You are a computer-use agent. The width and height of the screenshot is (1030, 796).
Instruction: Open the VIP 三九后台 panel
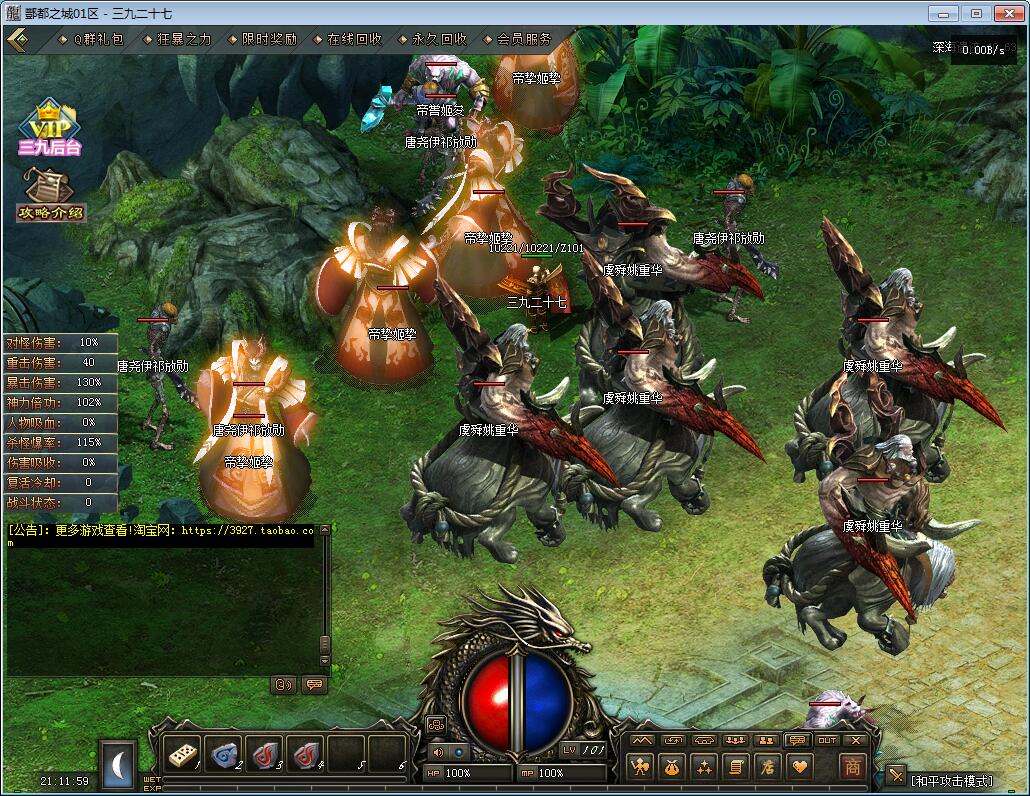(49, 127)
